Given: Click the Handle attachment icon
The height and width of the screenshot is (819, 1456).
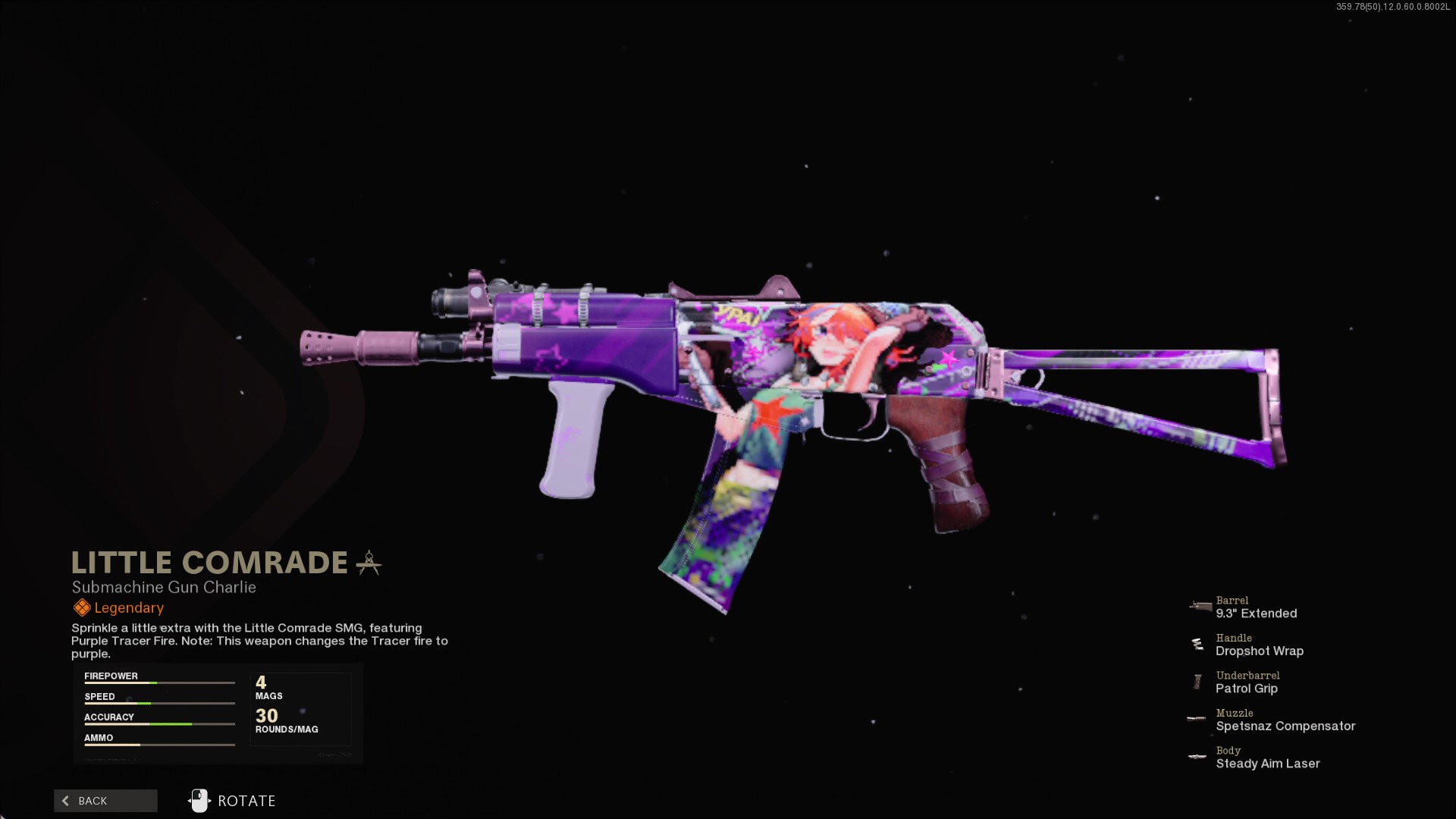Looking at the screenshot, I should click(1198, 645).
